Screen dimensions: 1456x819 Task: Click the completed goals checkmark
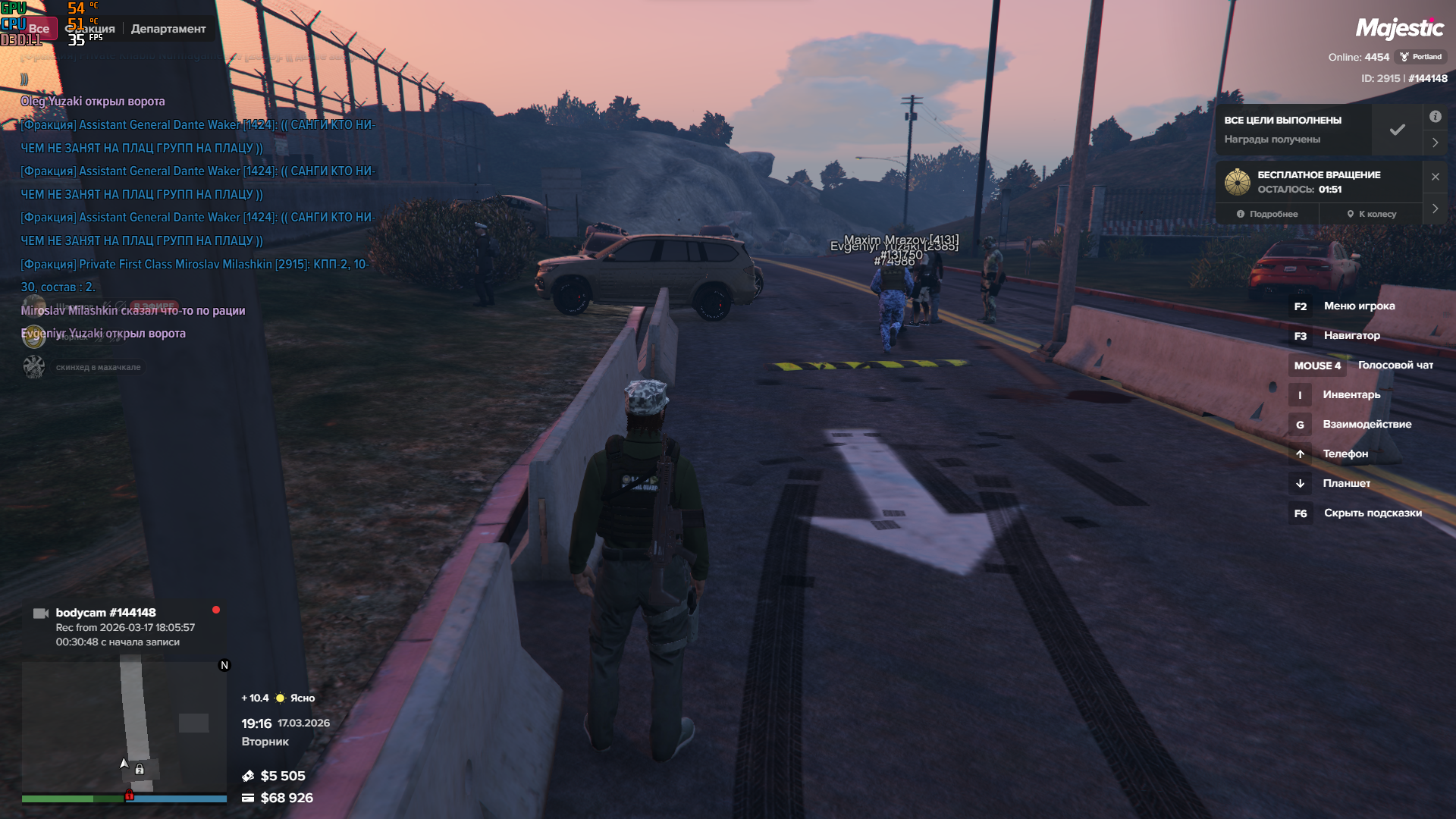coord(1397,130)
